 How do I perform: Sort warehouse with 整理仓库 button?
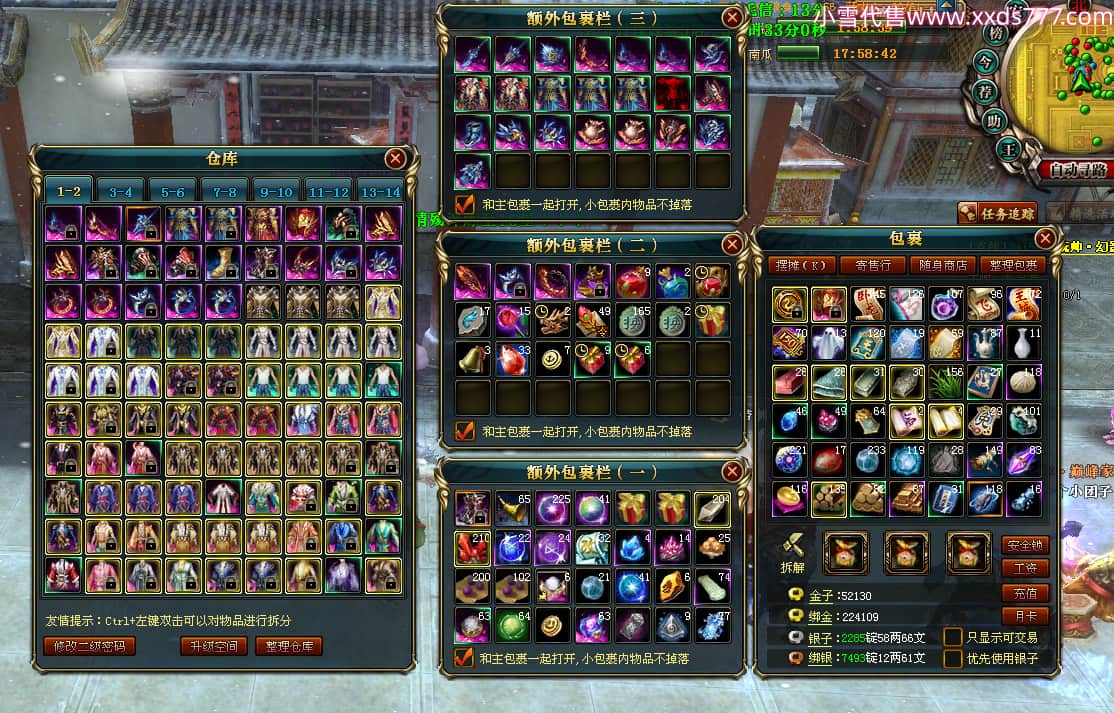point(289,646)
